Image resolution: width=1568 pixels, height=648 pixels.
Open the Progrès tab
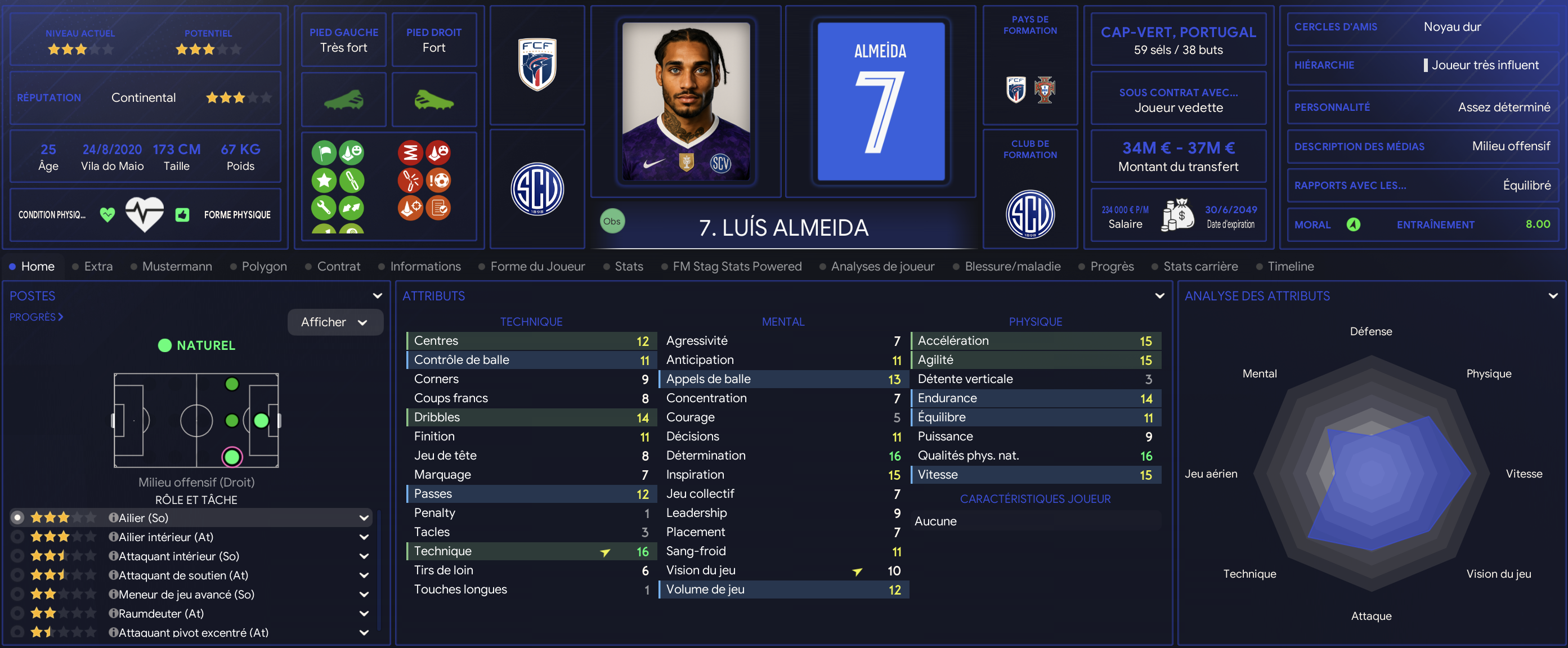tap(1112, 267)
